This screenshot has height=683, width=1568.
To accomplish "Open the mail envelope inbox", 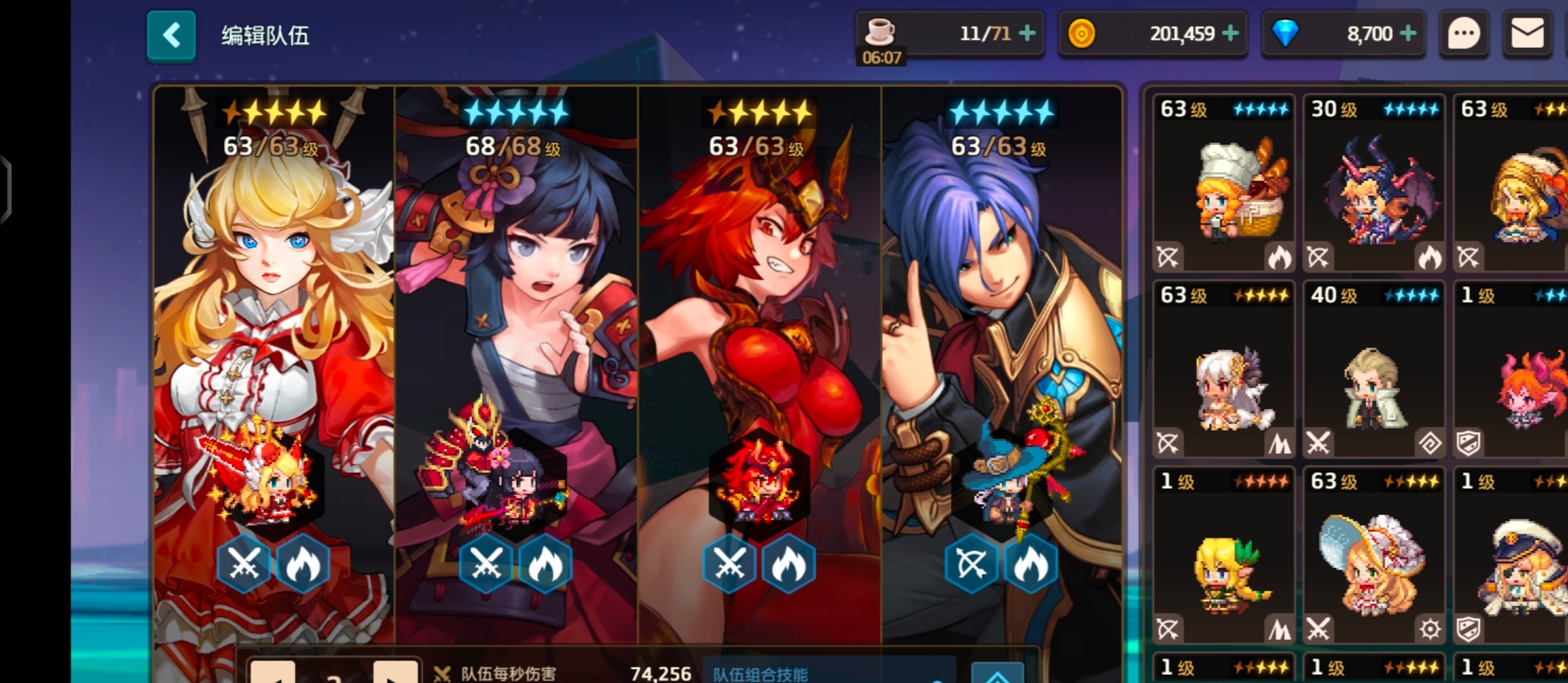I will point(1528,34).
